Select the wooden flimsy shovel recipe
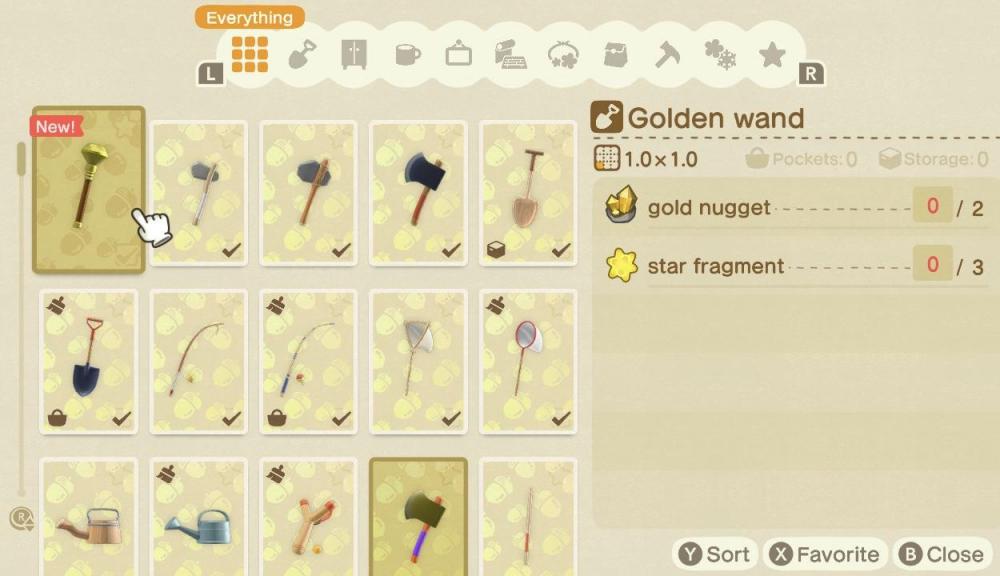 (x=527, y=192)
